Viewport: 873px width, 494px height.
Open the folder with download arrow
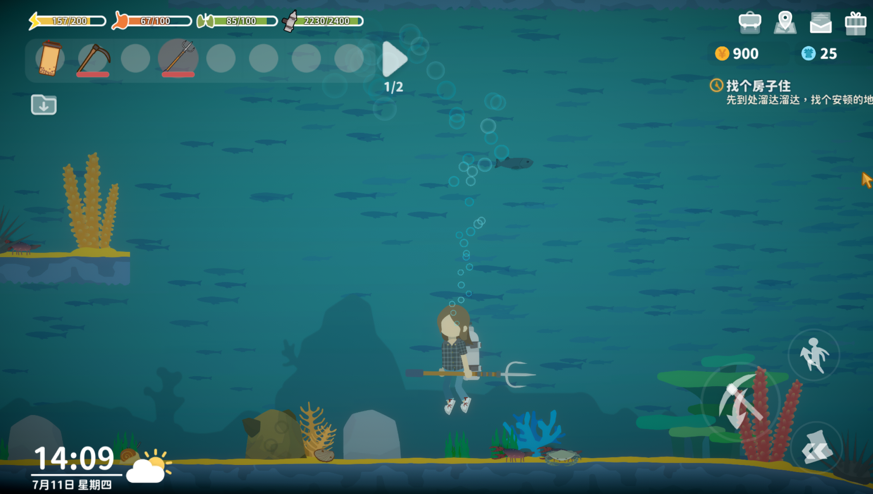click(44, 104)
